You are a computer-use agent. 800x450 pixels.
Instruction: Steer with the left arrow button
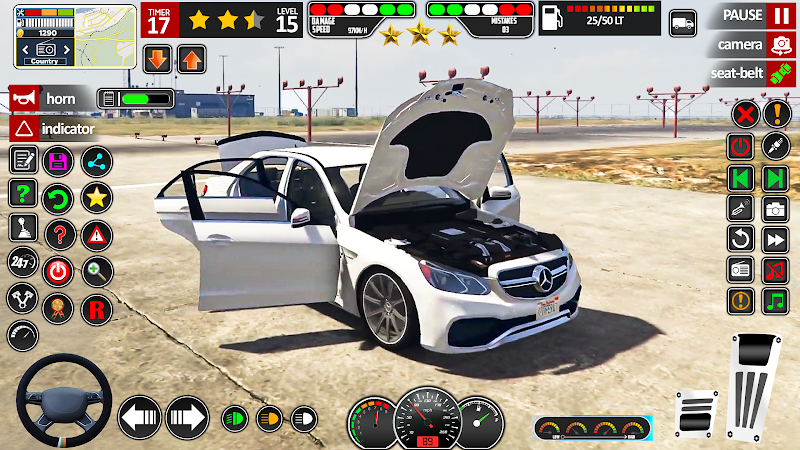coord(140,416)
